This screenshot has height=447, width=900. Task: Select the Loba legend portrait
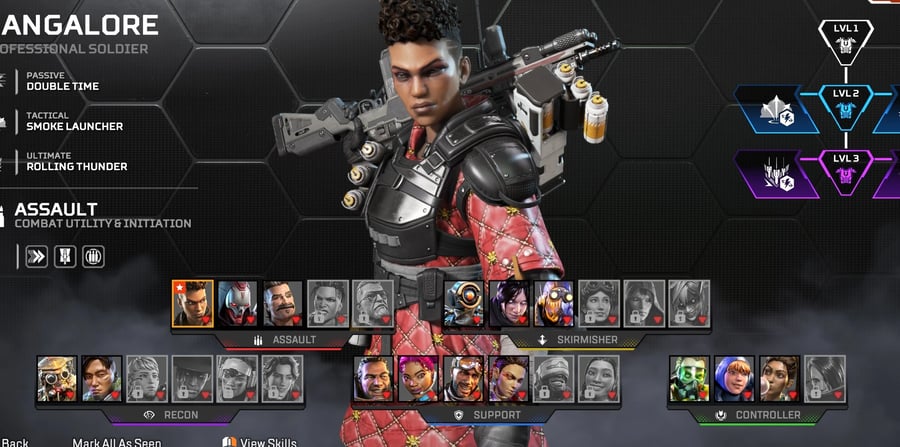pos(509,378)
